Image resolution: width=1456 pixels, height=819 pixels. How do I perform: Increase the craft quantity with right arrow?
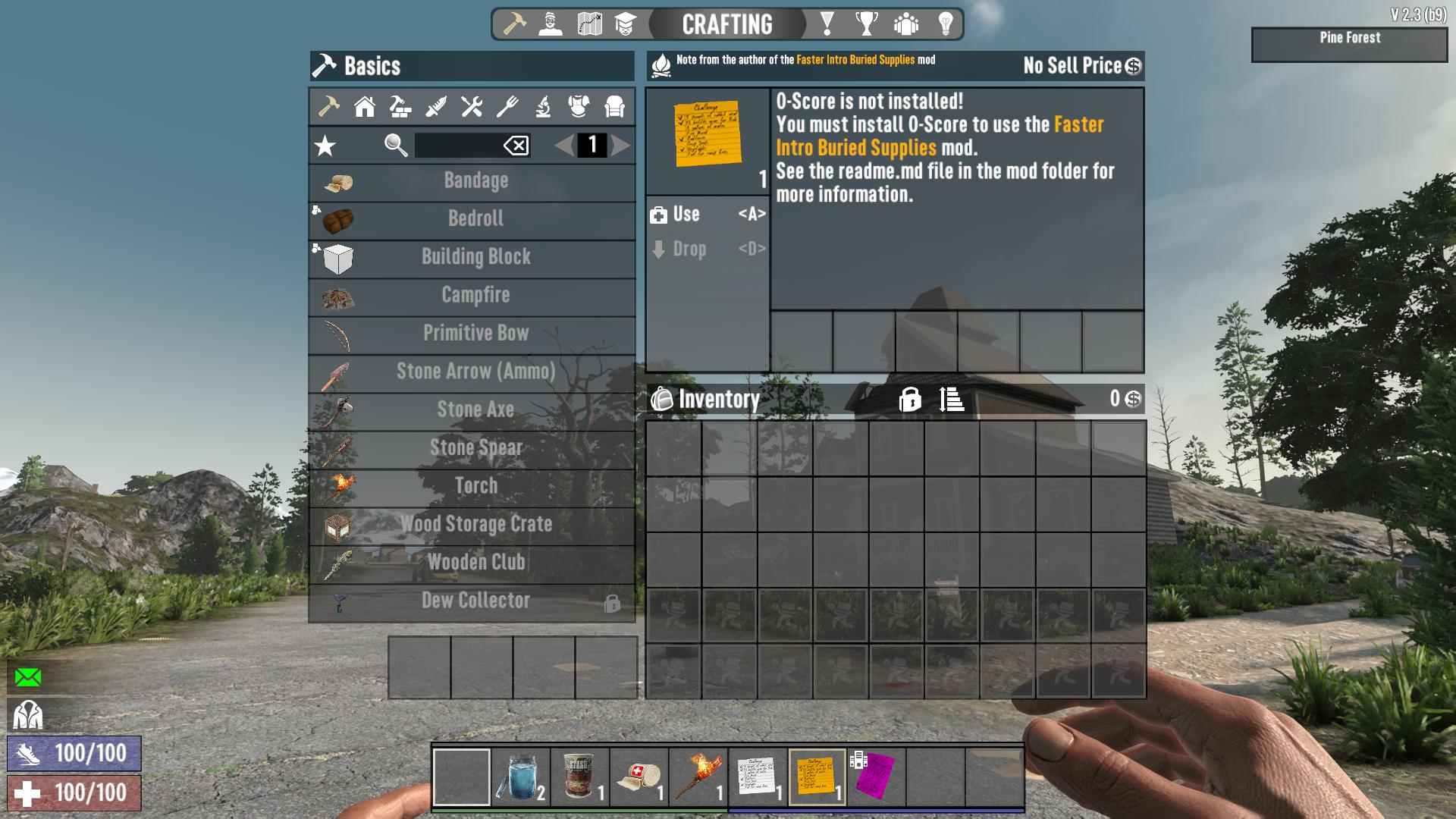point(621,145)
